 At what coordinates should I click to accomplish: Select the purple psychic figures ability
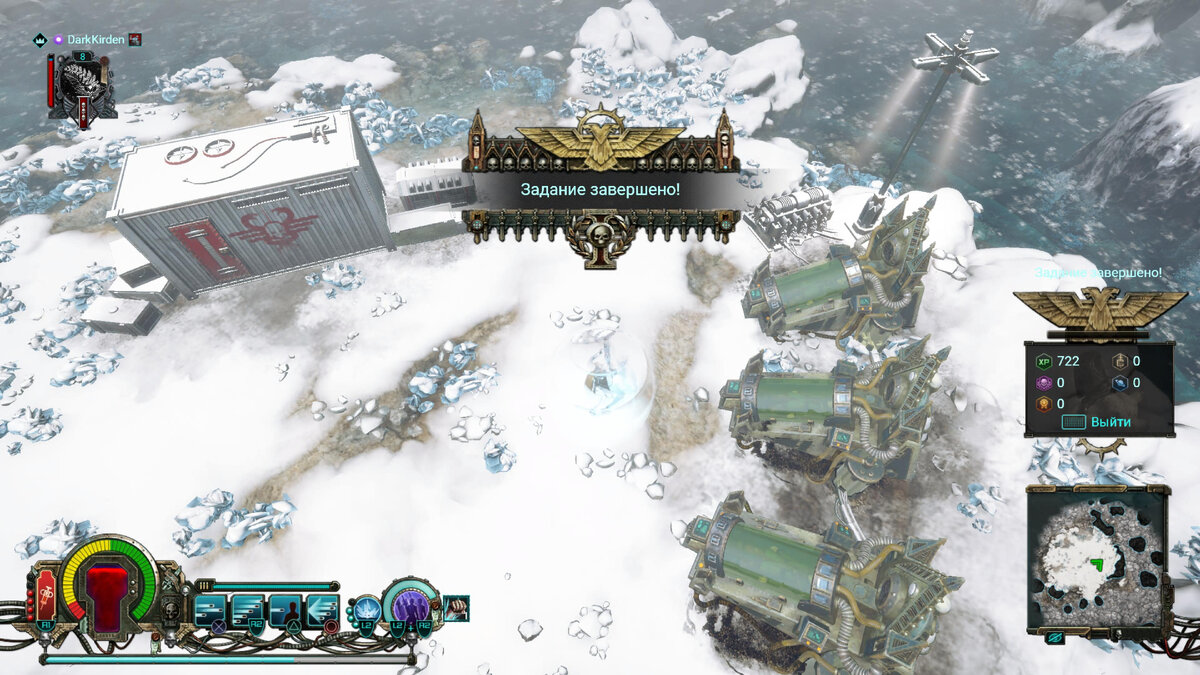411,606
